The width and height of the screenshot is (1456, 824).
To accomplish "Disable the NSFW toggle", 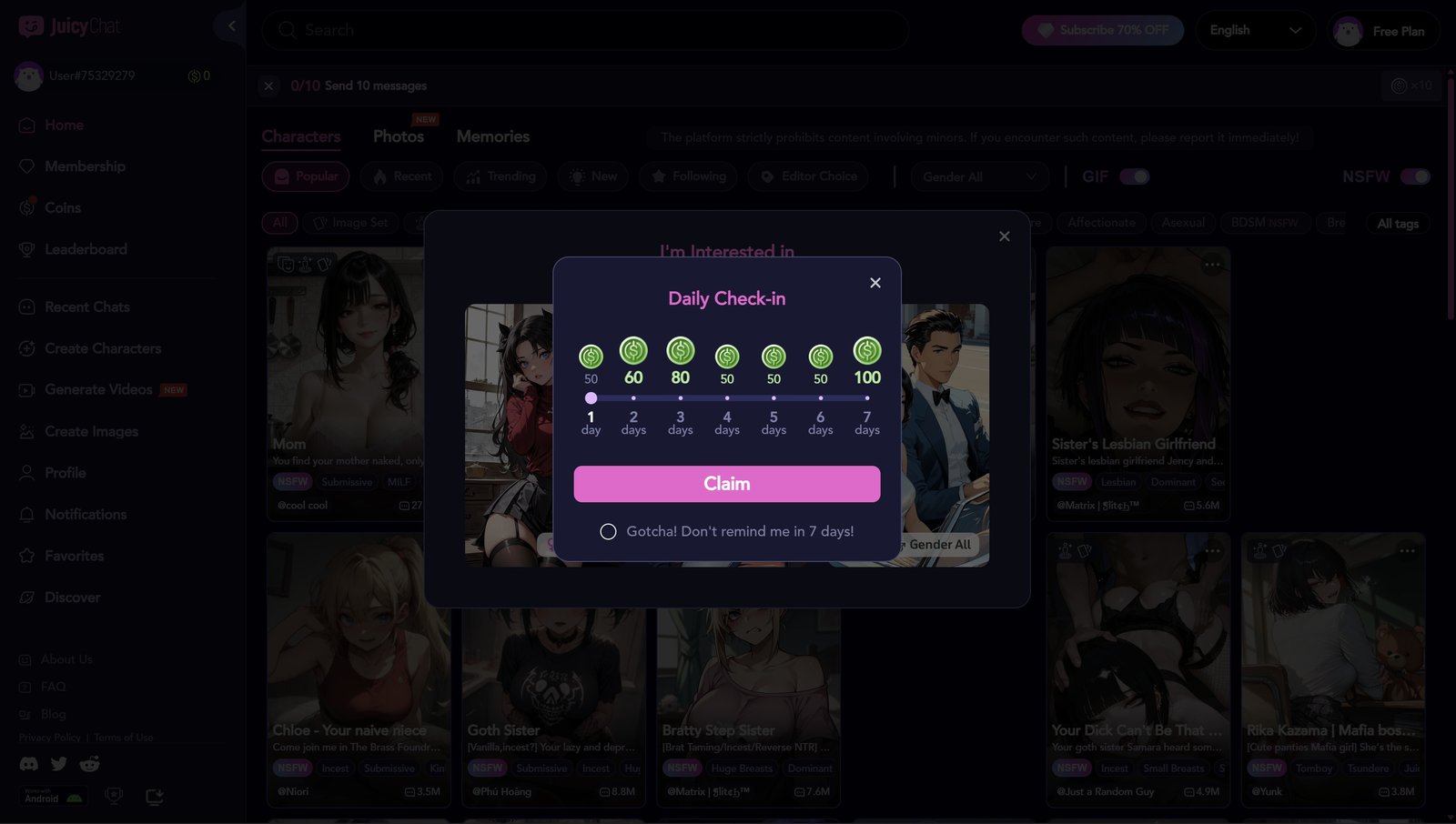I will [x=1416, y=176].
